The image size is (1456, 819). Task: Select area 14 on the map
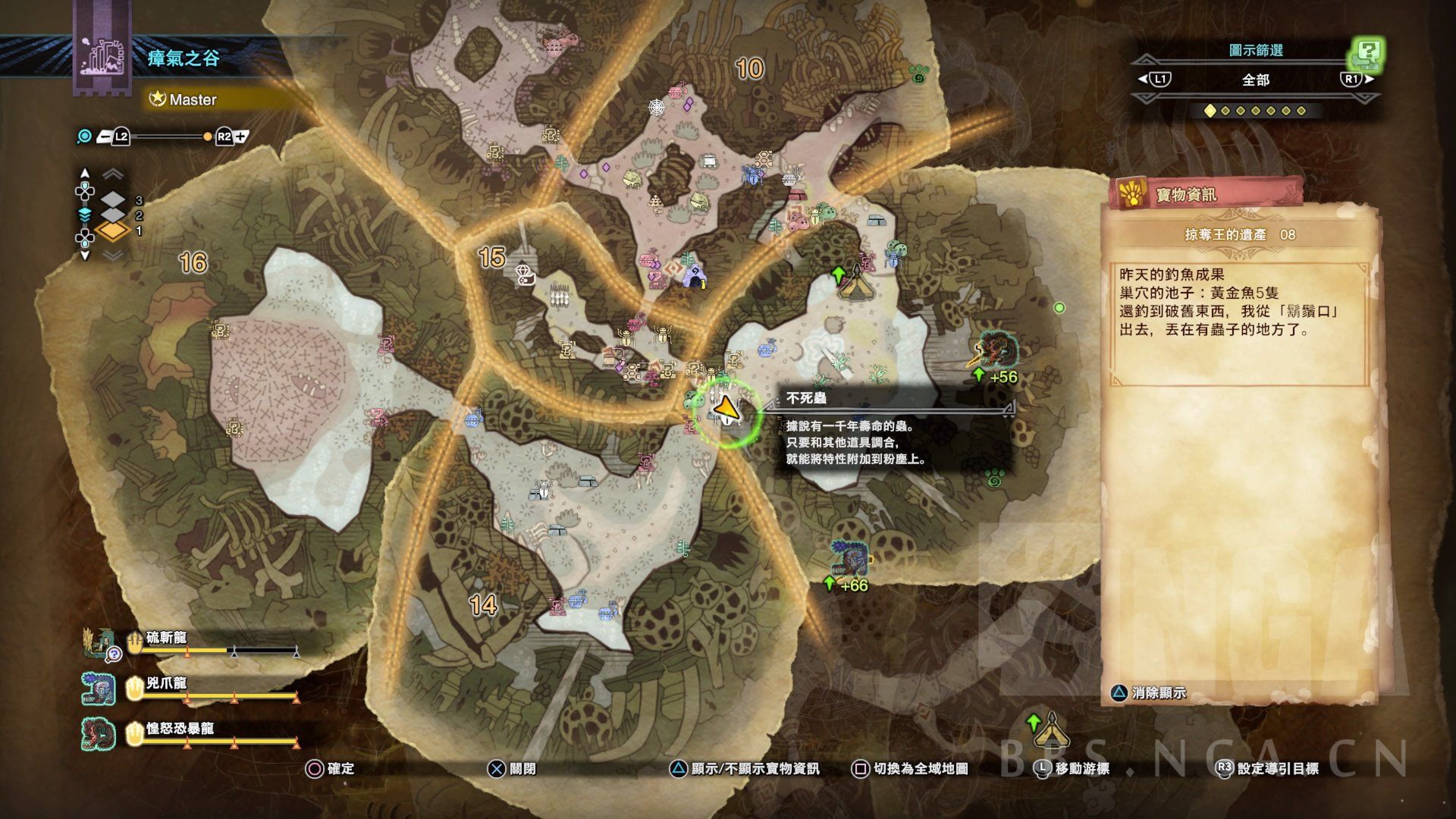[x=483, y=604]
